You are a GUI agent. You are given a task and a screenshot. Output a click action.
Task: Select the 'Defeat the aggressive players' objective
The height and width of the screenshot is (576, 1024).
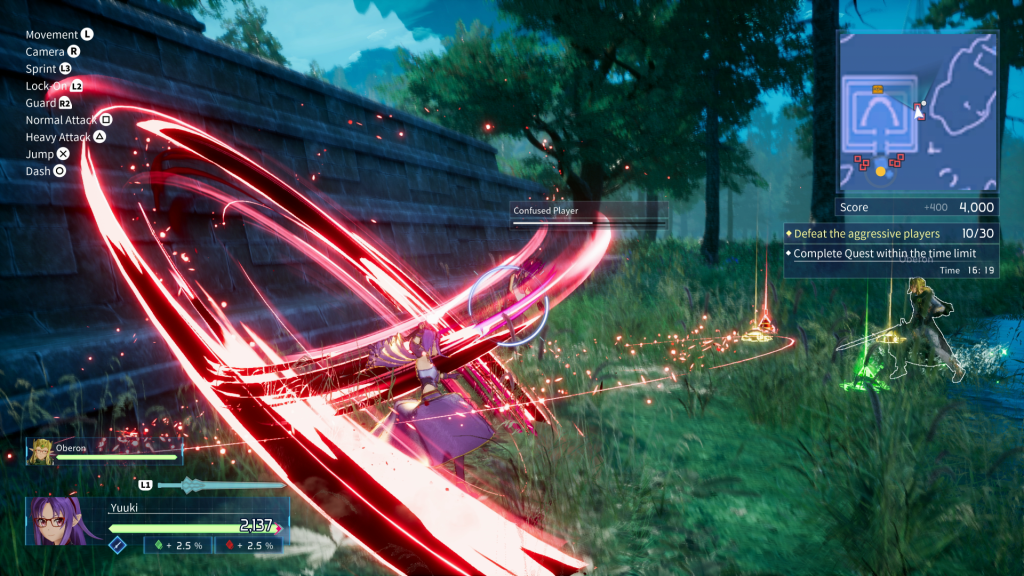coord(866,234)
